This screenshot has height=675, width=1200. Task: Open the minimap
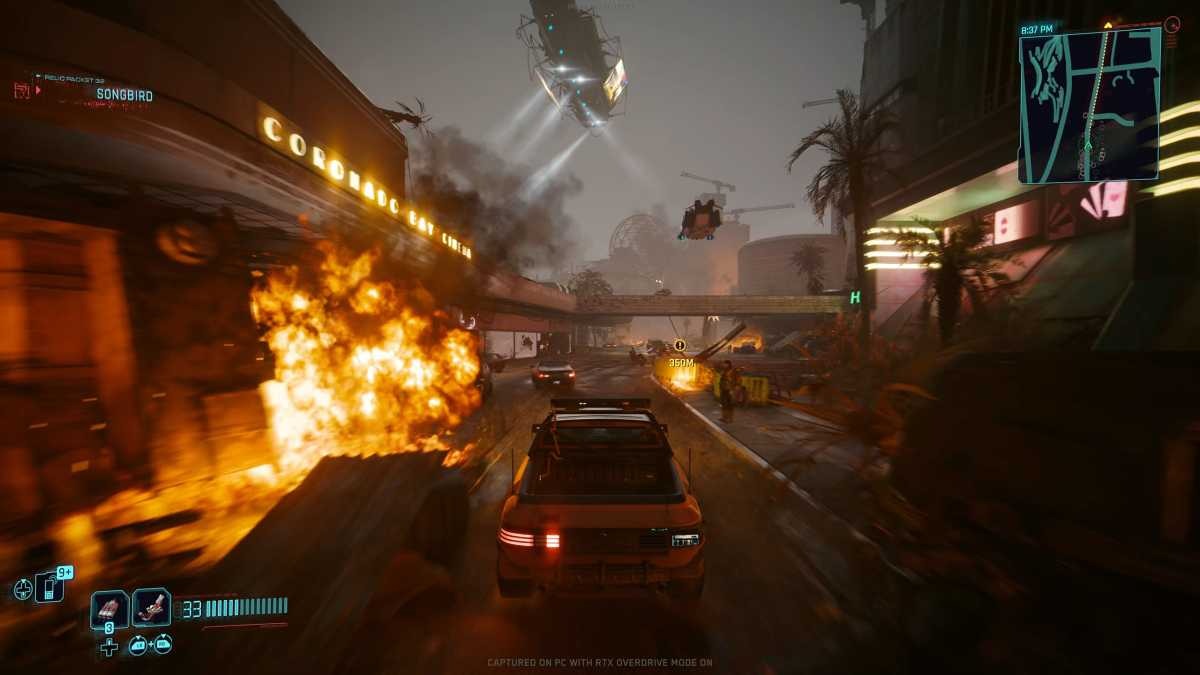pyautogui.click(x=1089, y=106)
